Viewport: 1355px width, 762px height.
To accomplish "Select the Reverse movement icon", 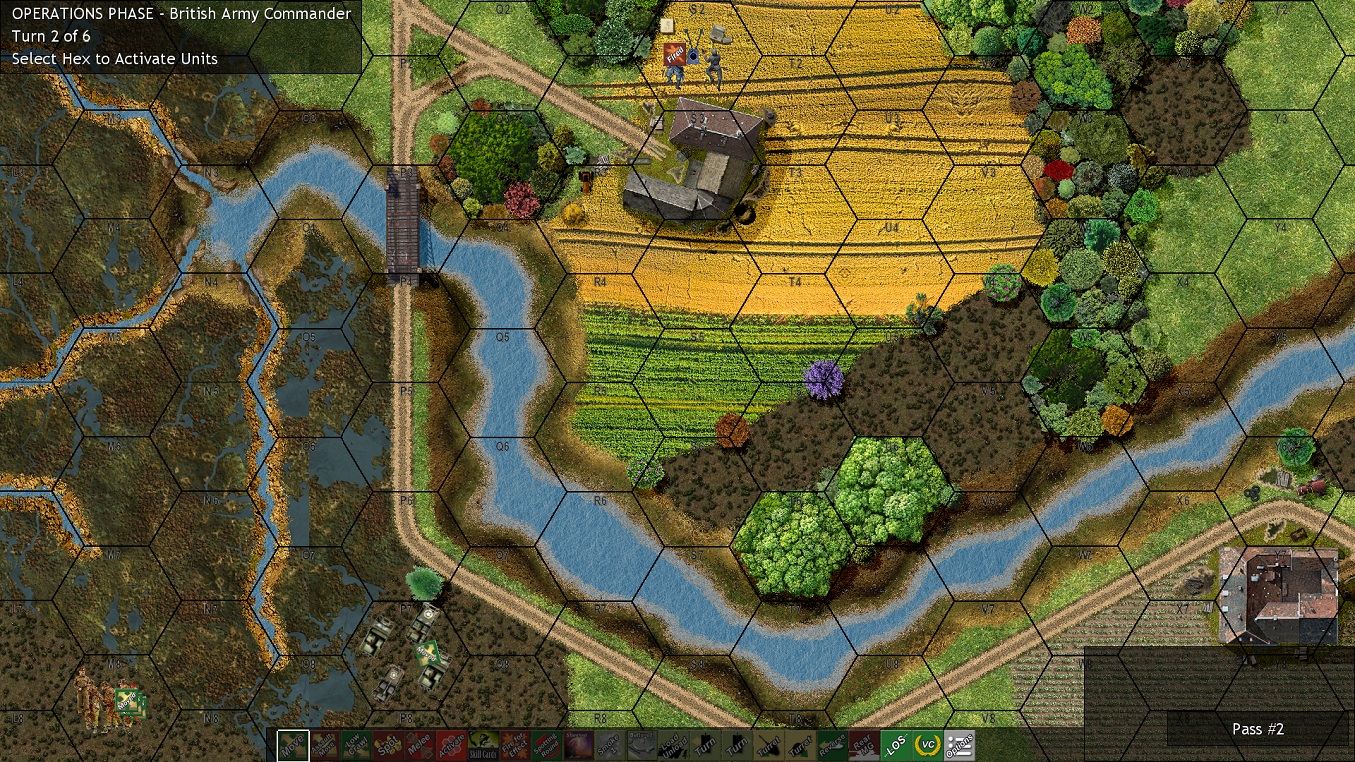I will (x=833, y=745).
